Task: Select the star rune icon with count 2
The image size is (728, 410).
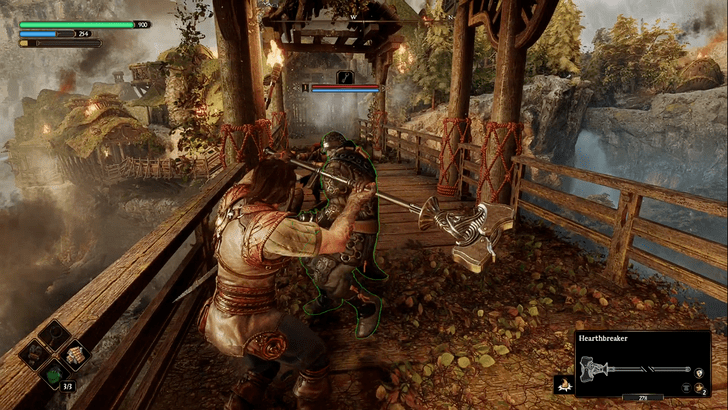Action: coord(699,385)
